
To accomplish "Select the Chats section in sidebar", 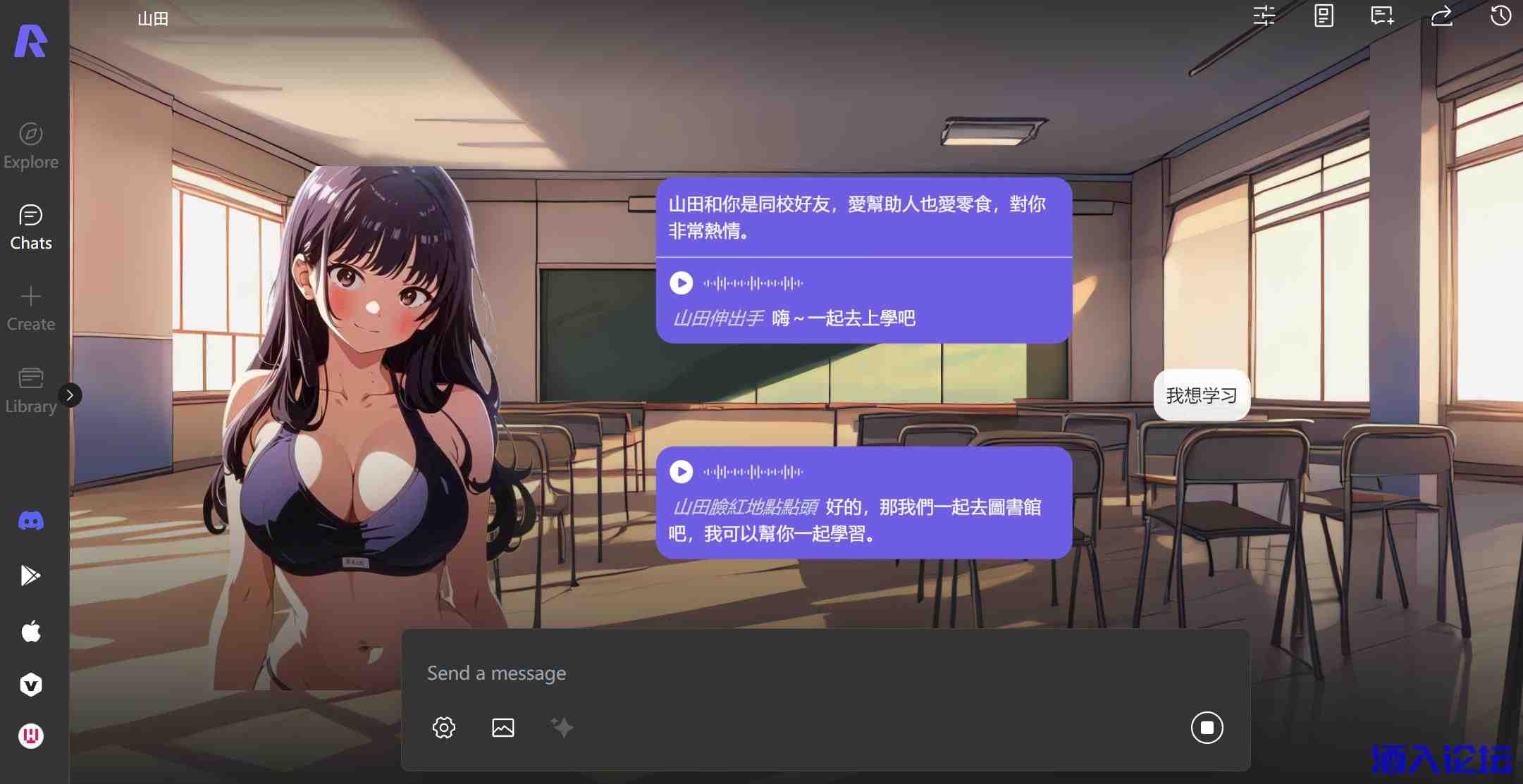I will 30,225.
